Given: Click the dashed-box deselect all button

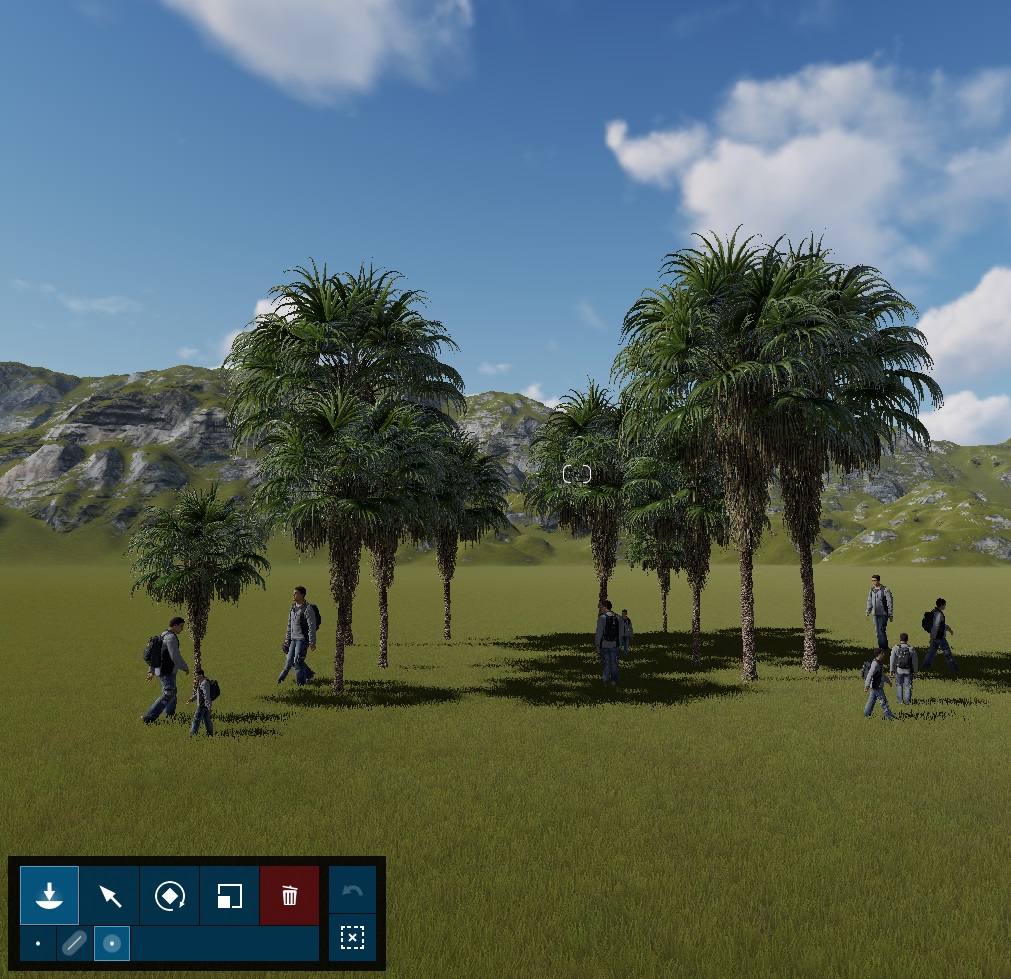Looking at the screenshot, I should click(352, 937).
